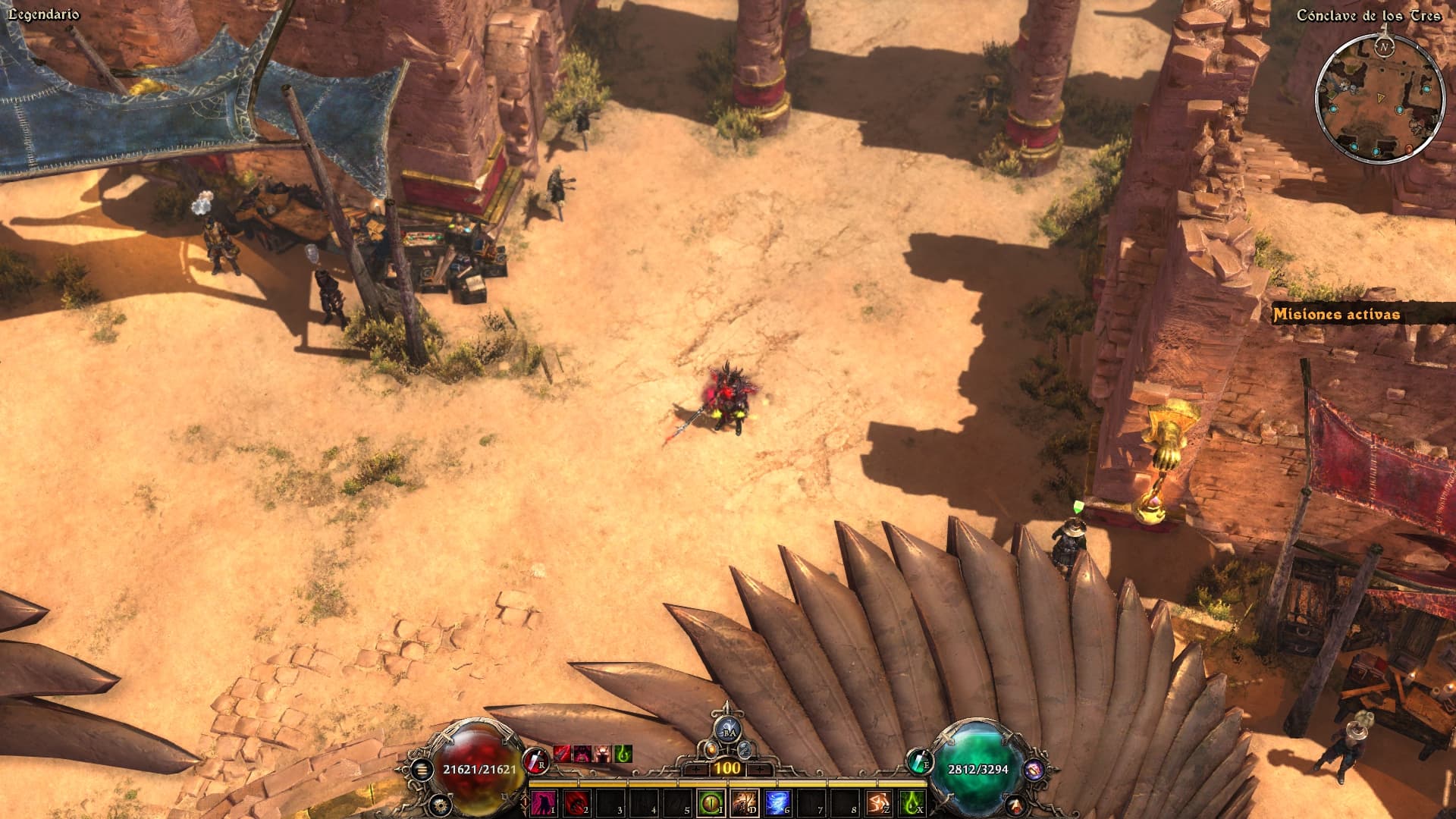
Task: Use the green energy potion
Action: tap(919, 759)
